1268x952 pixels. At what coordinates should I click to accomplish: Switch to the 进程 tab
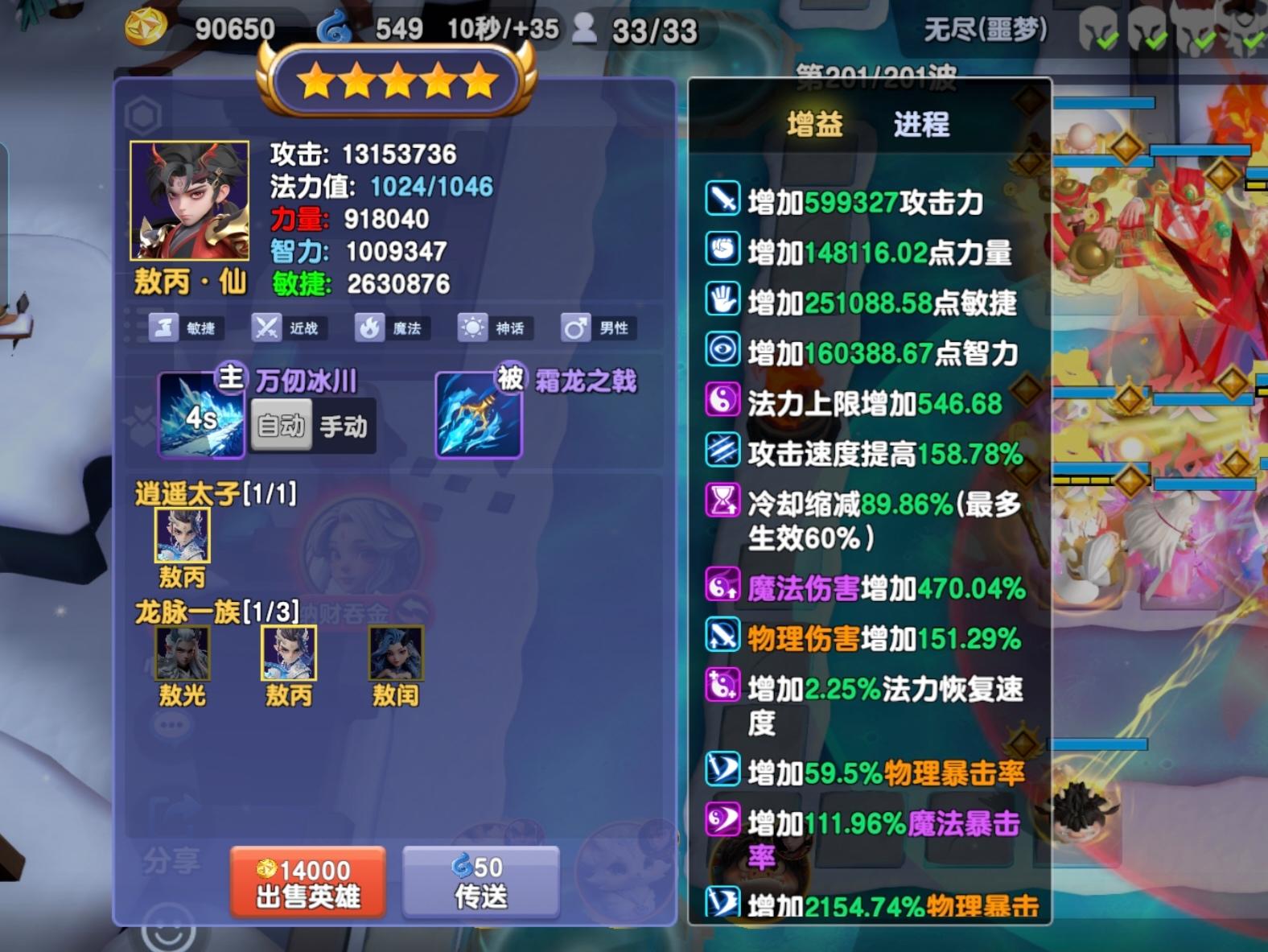pyautogui.click(x=920, y=125)
